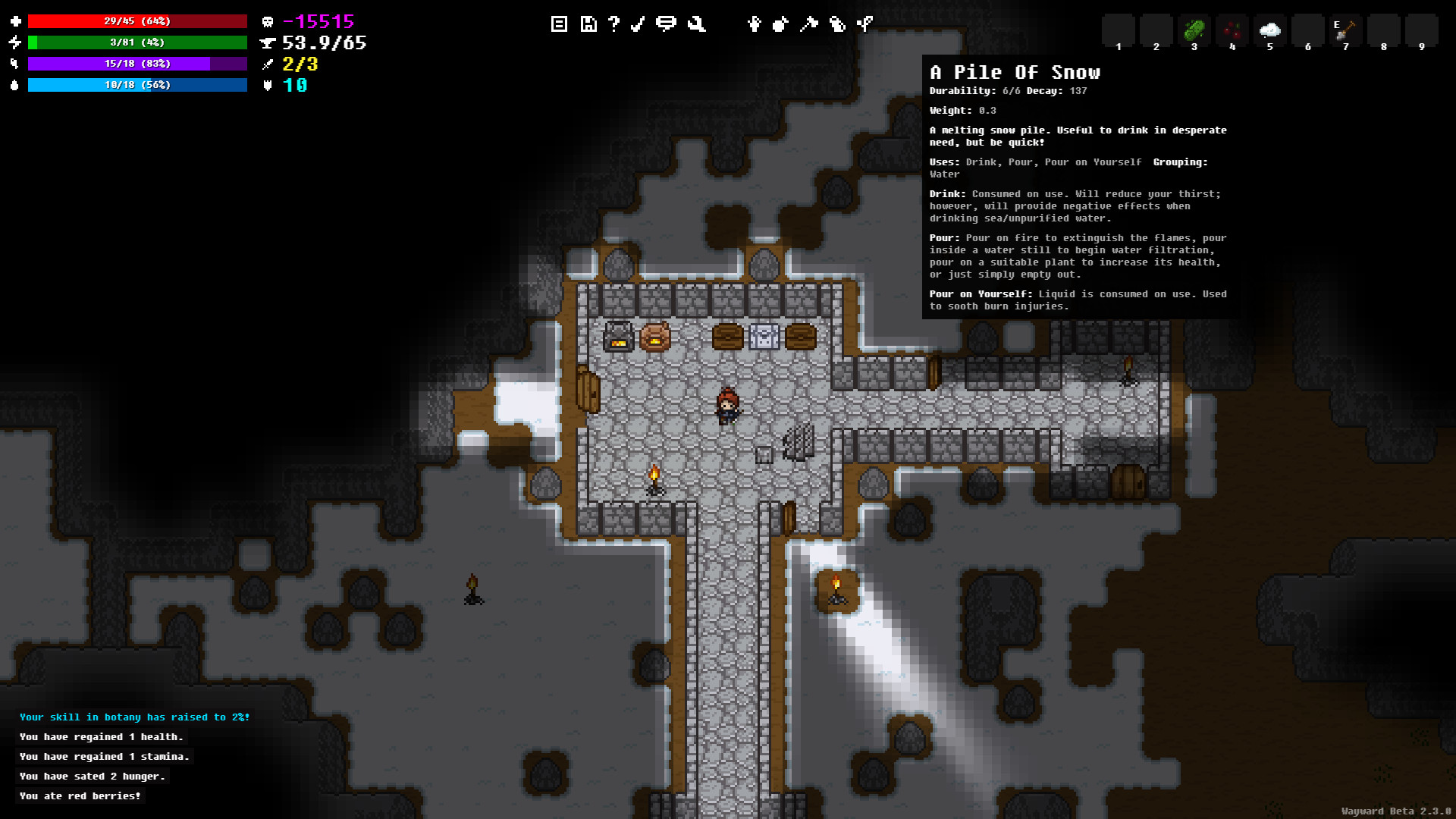Select the pile of snow in hotbar slot 5
The height and width of the screenshot is (819, 1456).
click(x=1269, y=30)
